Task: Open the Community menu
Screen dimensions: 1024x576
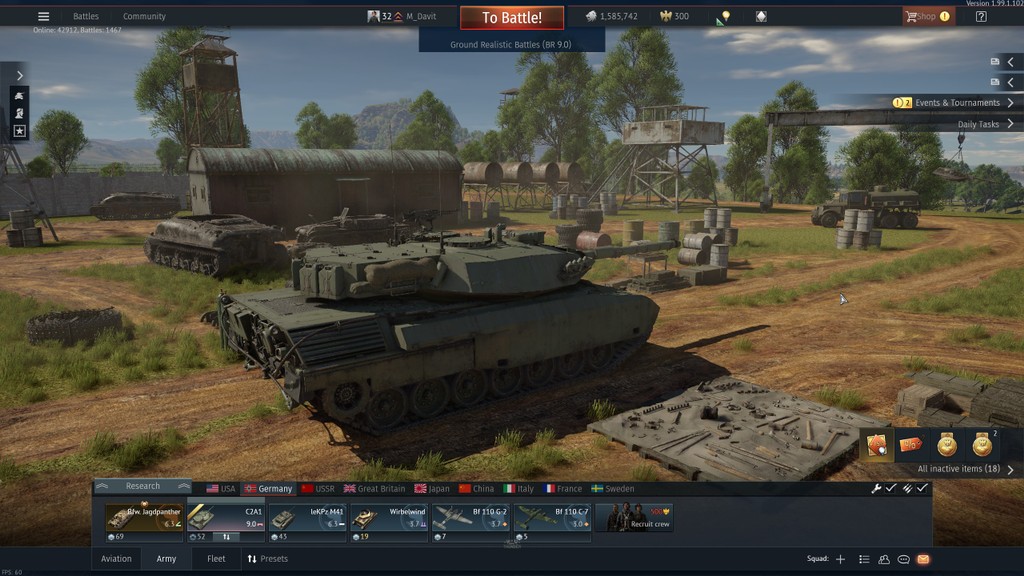Action: [x=144, y=17]
